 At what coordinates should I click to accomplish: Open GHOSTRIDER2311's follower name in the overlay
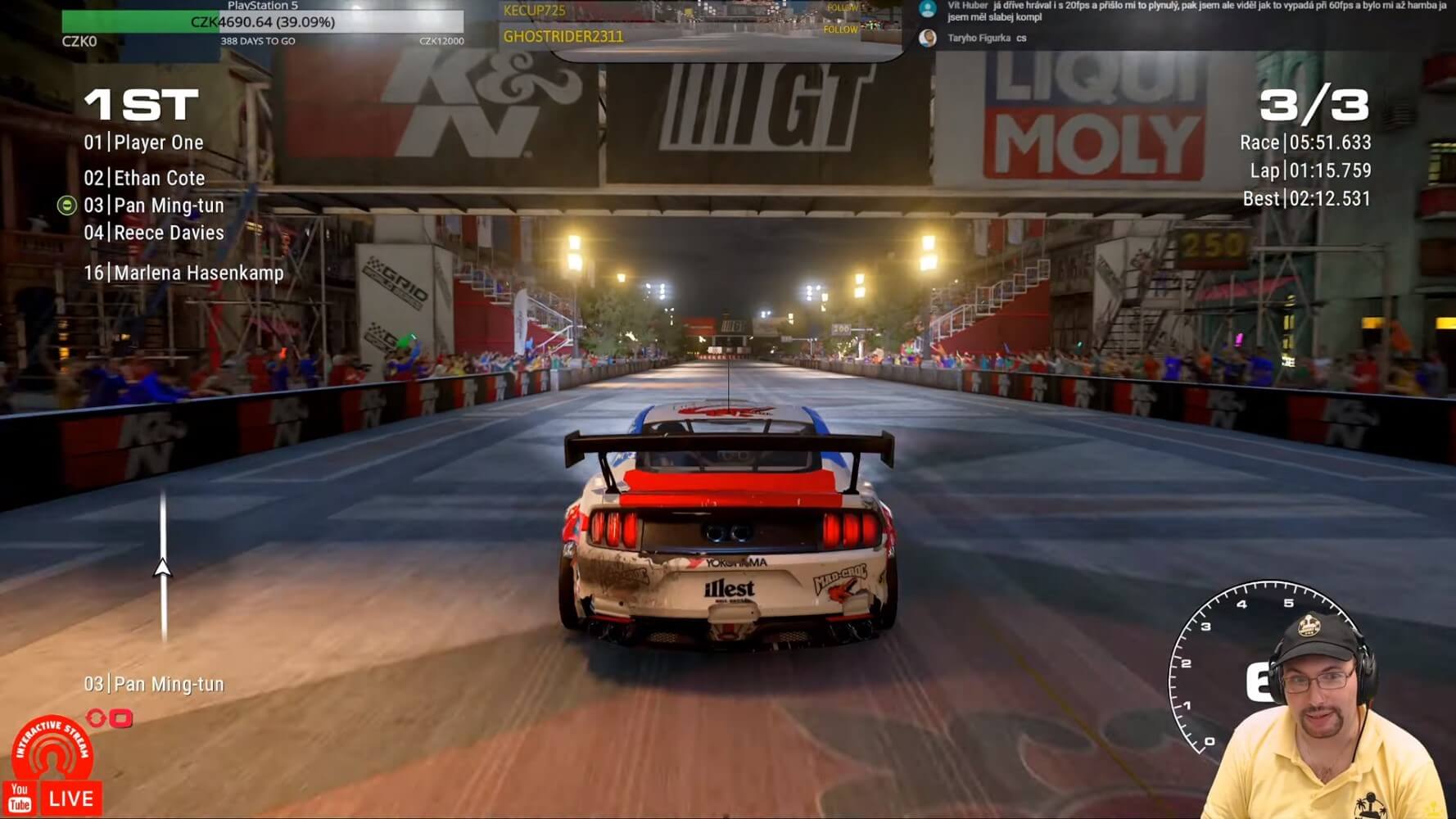click(563, 37)
